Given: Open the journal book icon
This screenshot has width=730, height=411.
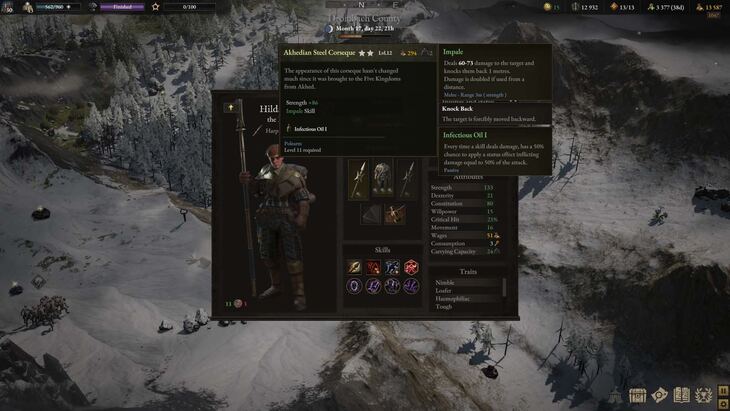Looking at the screenshot, I should (683, 394).
